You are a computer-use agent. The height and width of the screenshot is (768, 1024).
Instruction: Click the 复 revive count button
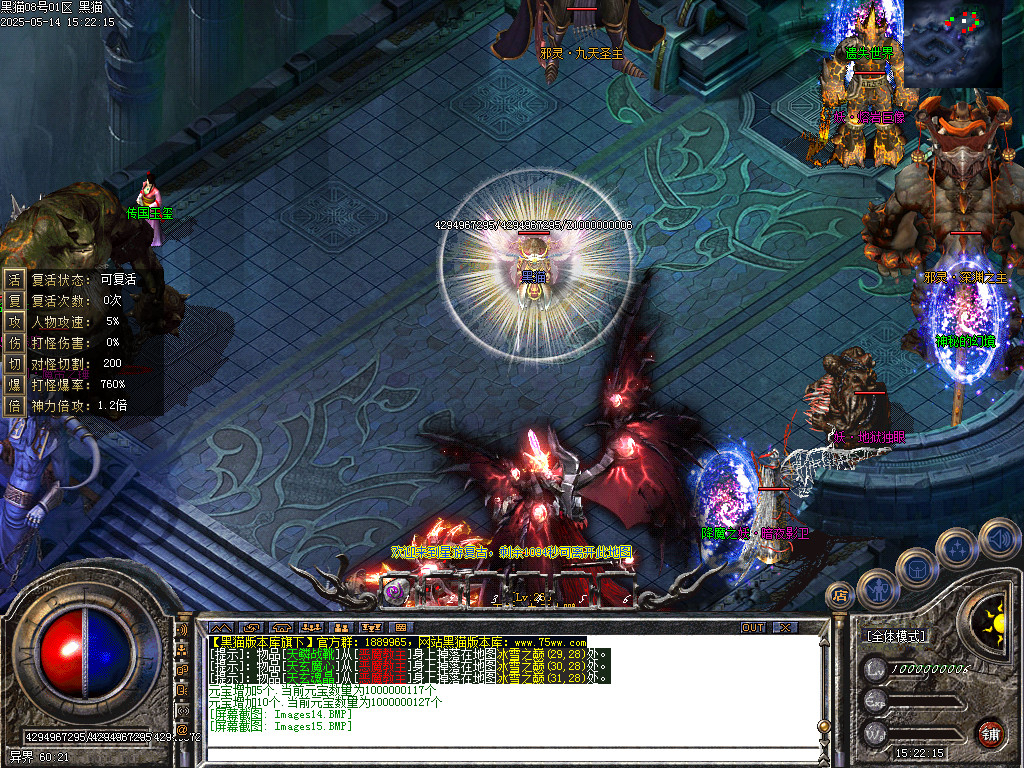click(15, 300)
